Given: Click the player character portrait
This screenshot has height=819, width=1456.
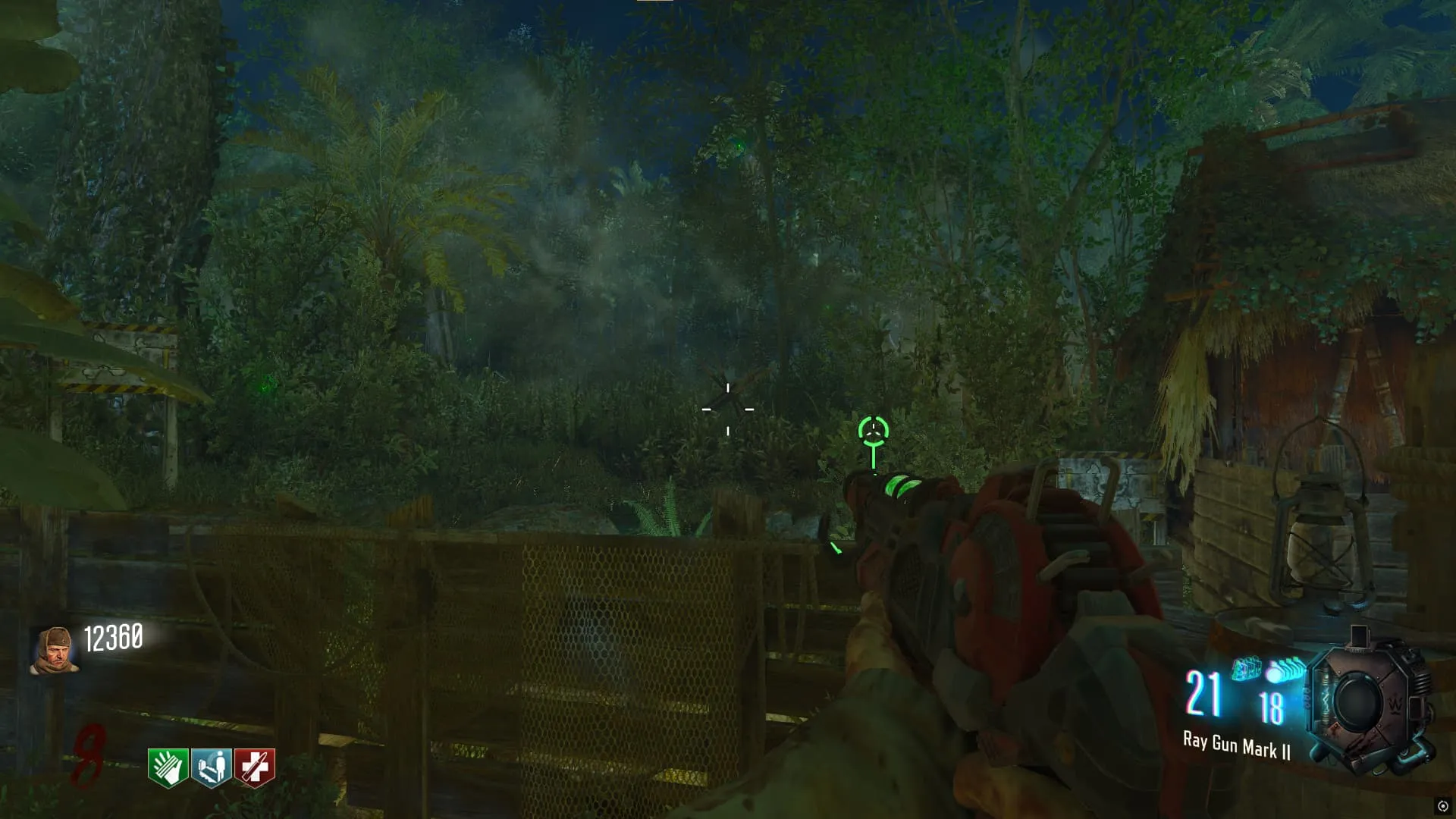Looking at the screenshot, I should point(55,650).
